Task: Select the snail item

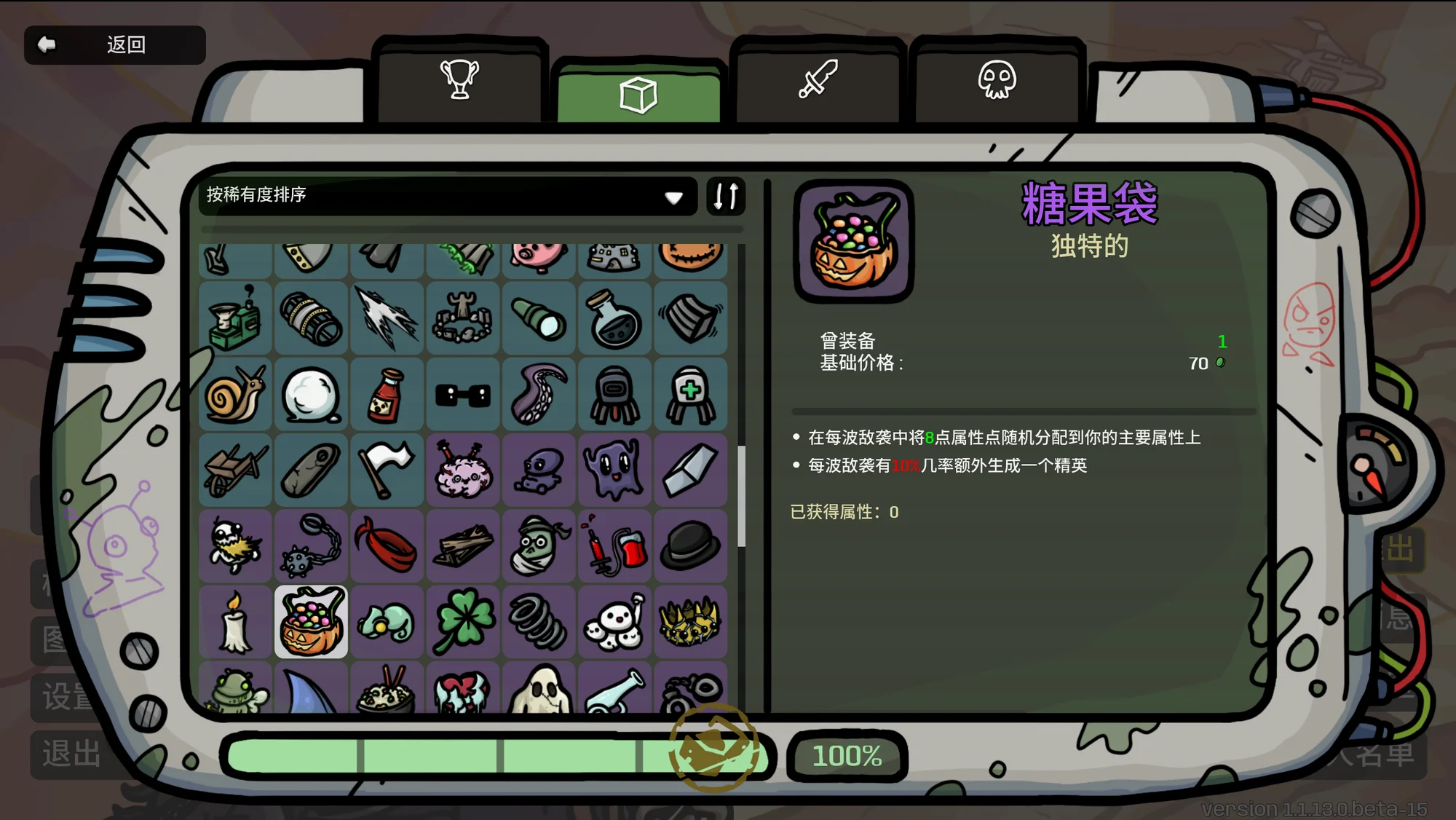Action: pos(235,395)
